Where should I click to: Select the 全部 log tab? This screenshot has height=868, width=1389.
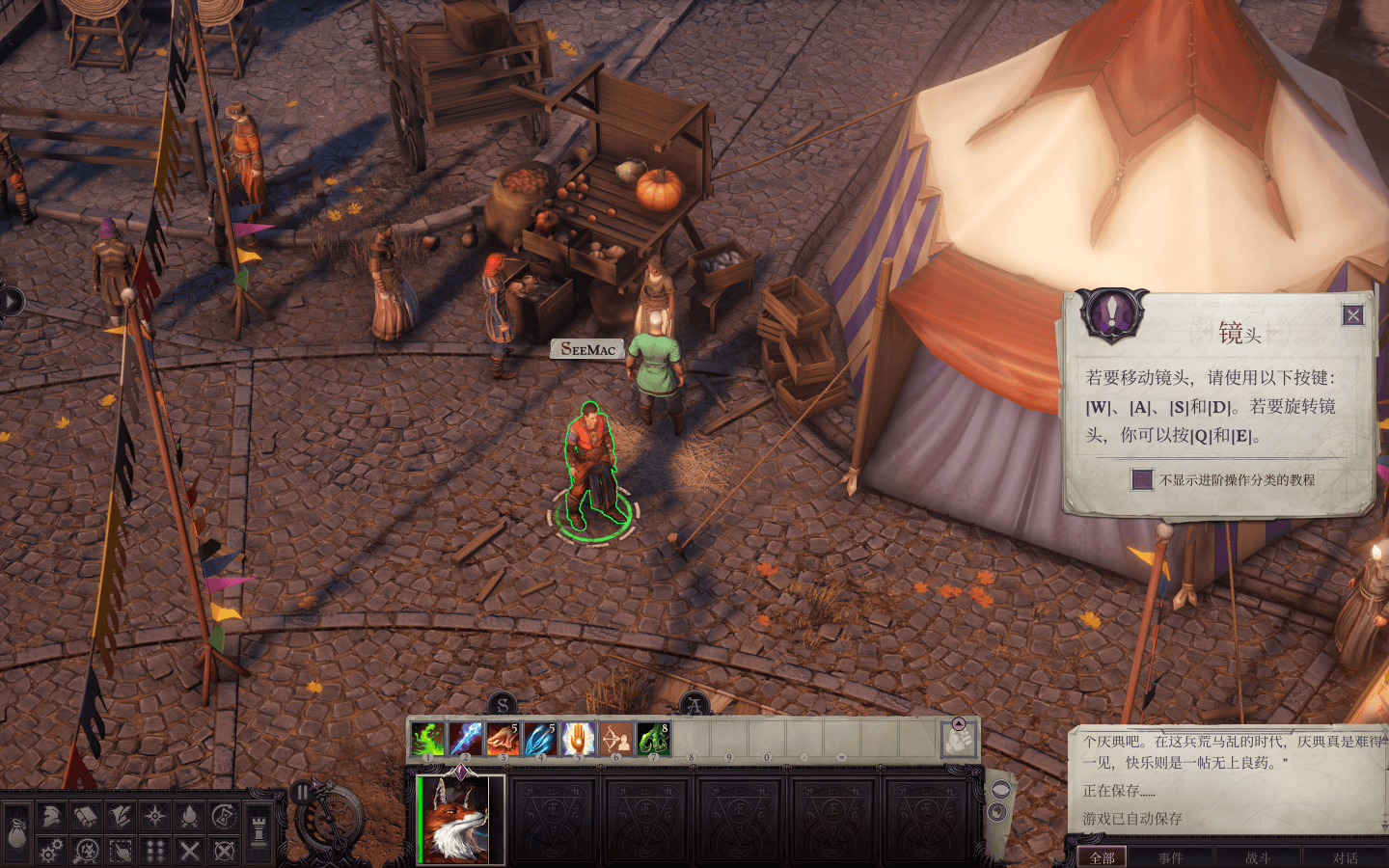click(x=1102, y=857)
